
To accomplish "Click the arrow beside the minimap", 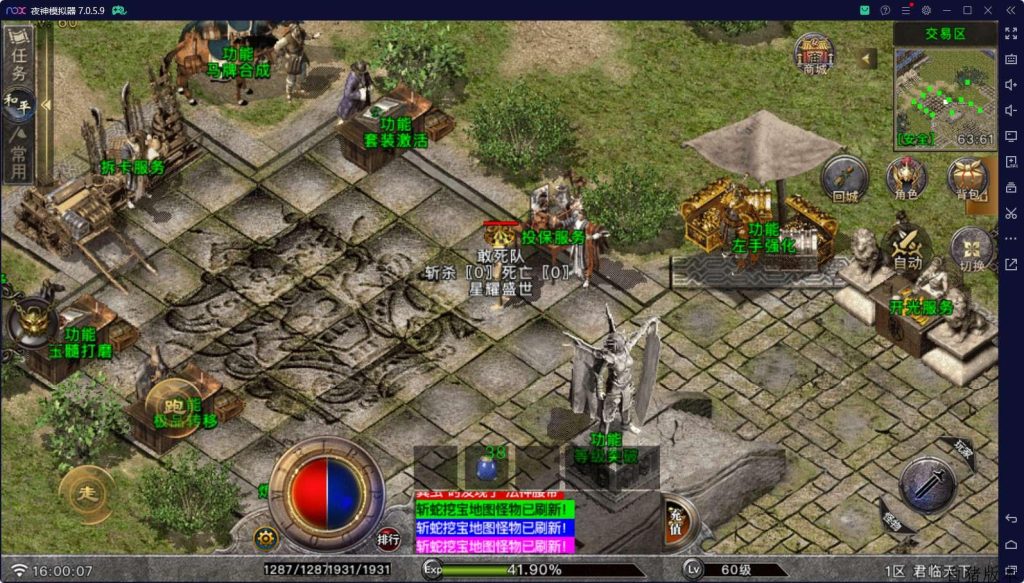I will pyautogui.click(x=867, y=58).
